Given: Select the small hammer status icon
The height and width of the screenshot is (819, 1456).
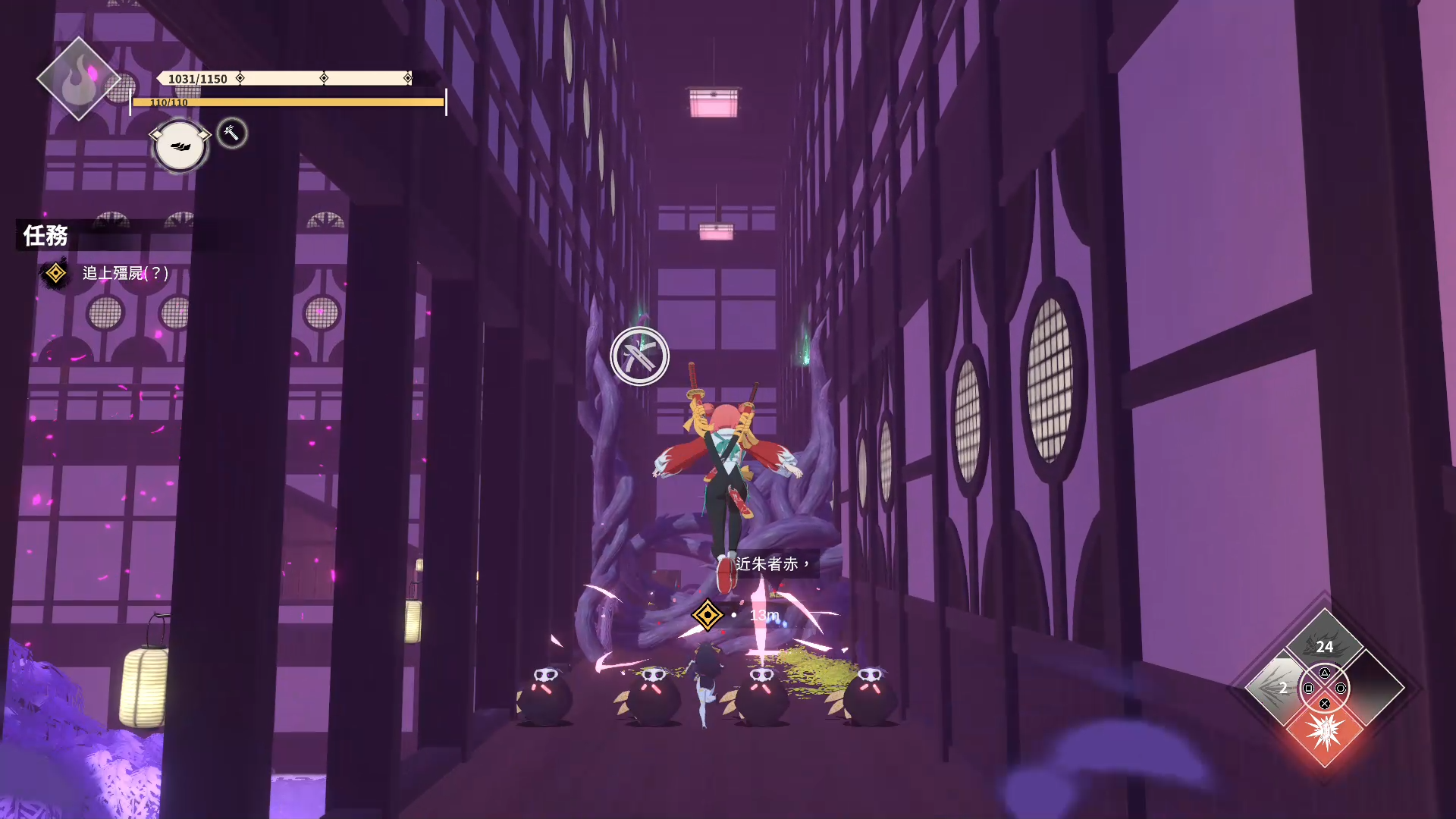Looking at the screenshot, I should (x=232, y=133).
